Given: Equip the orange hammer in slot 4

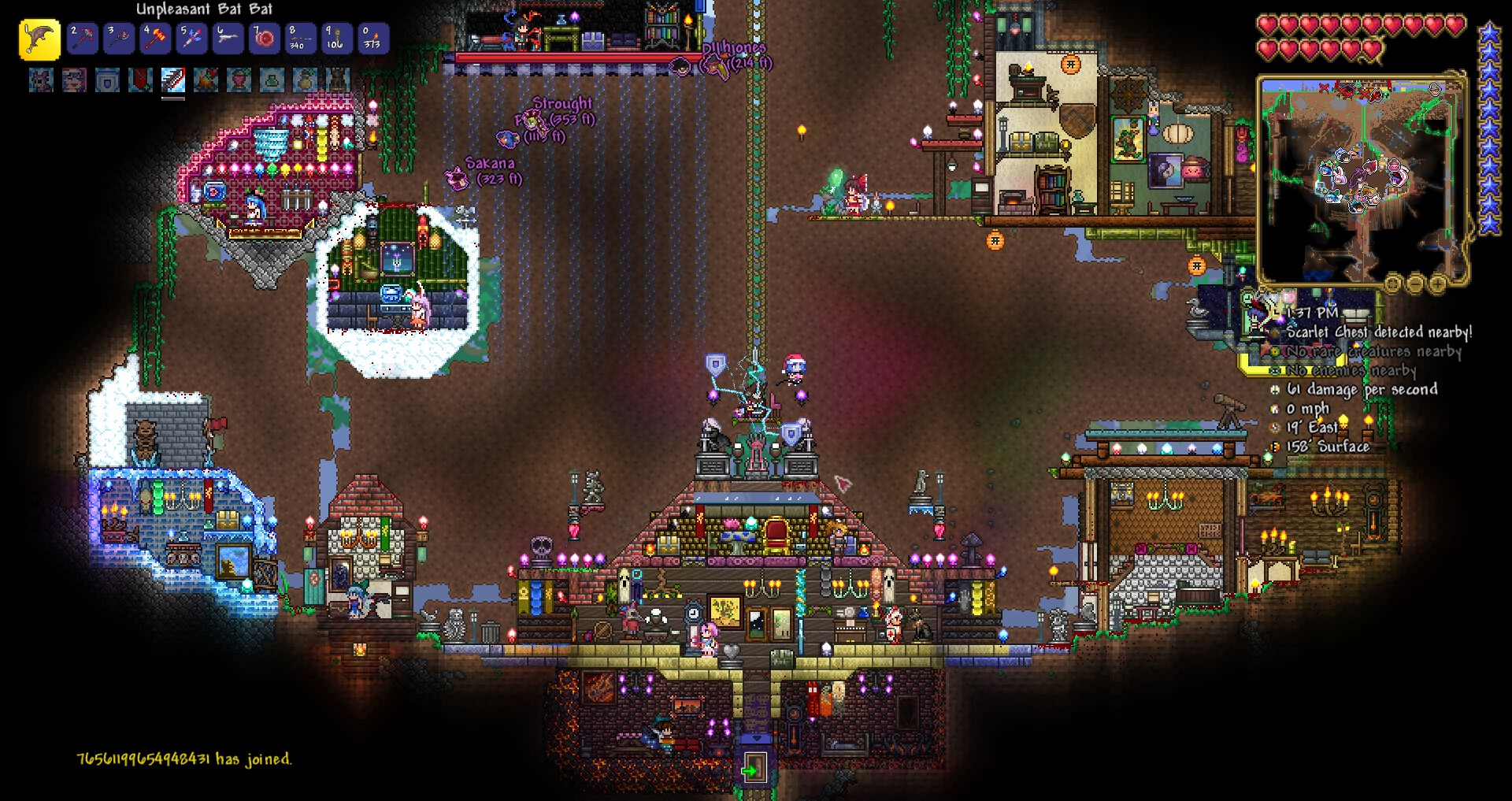Looking at the screenshot, I should click(155, 39).
